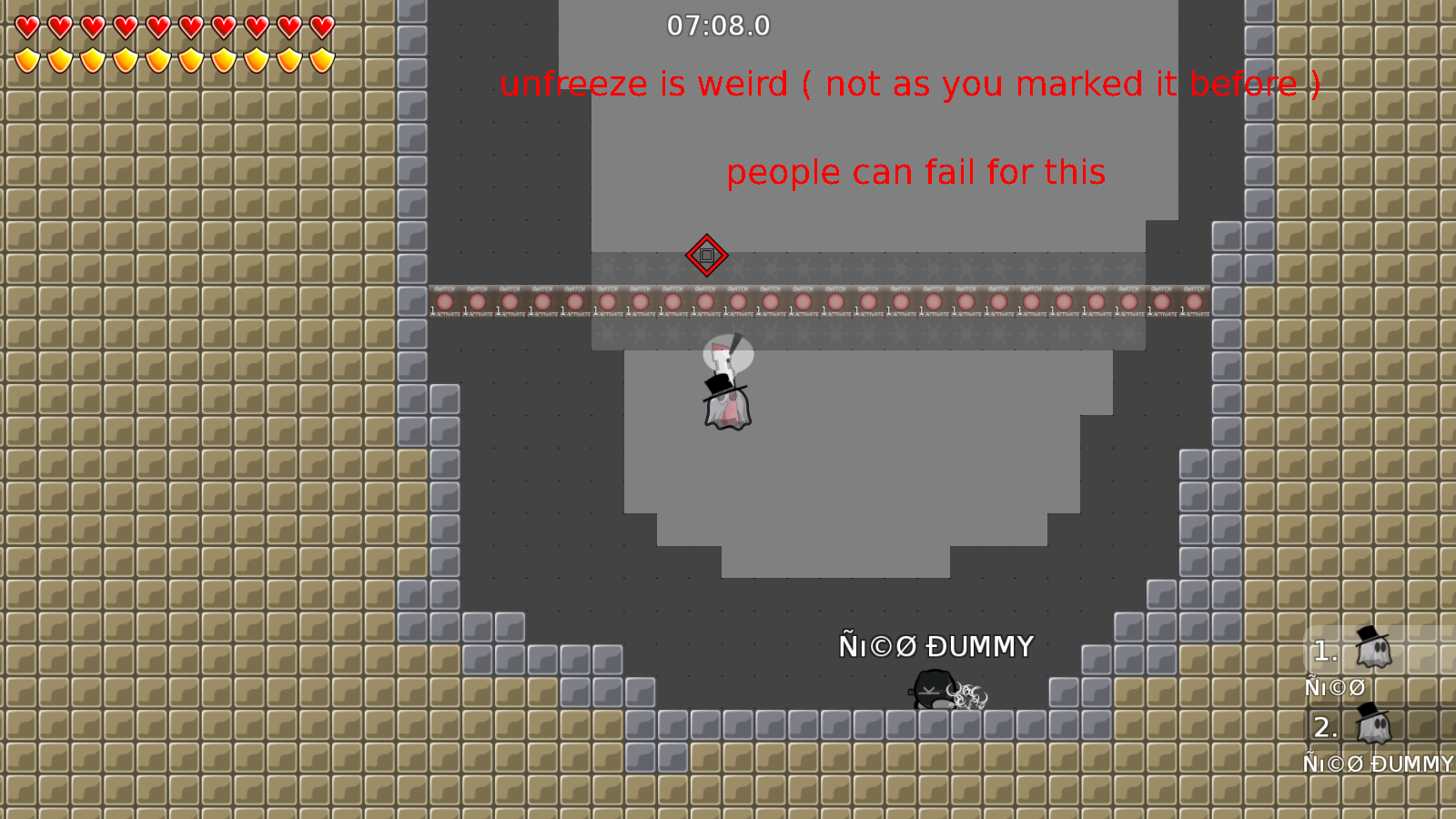1456x819 pixels.
Task: Click the name label Ñı©Ø ÐUMMY above the tee
Action: click(936, 647)
